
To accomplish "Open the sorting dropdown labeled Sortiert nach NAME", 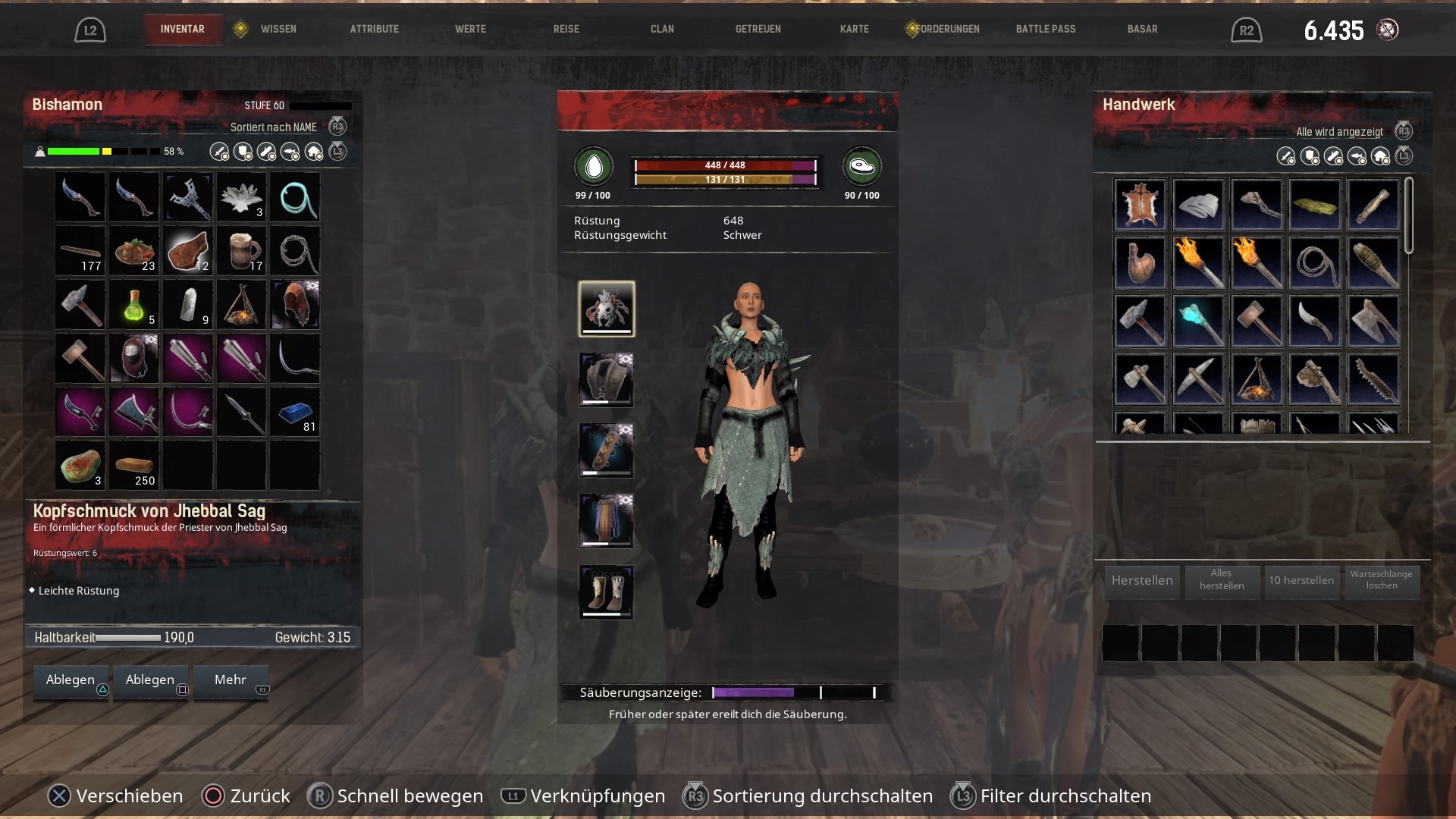I will tap(275, 127).
